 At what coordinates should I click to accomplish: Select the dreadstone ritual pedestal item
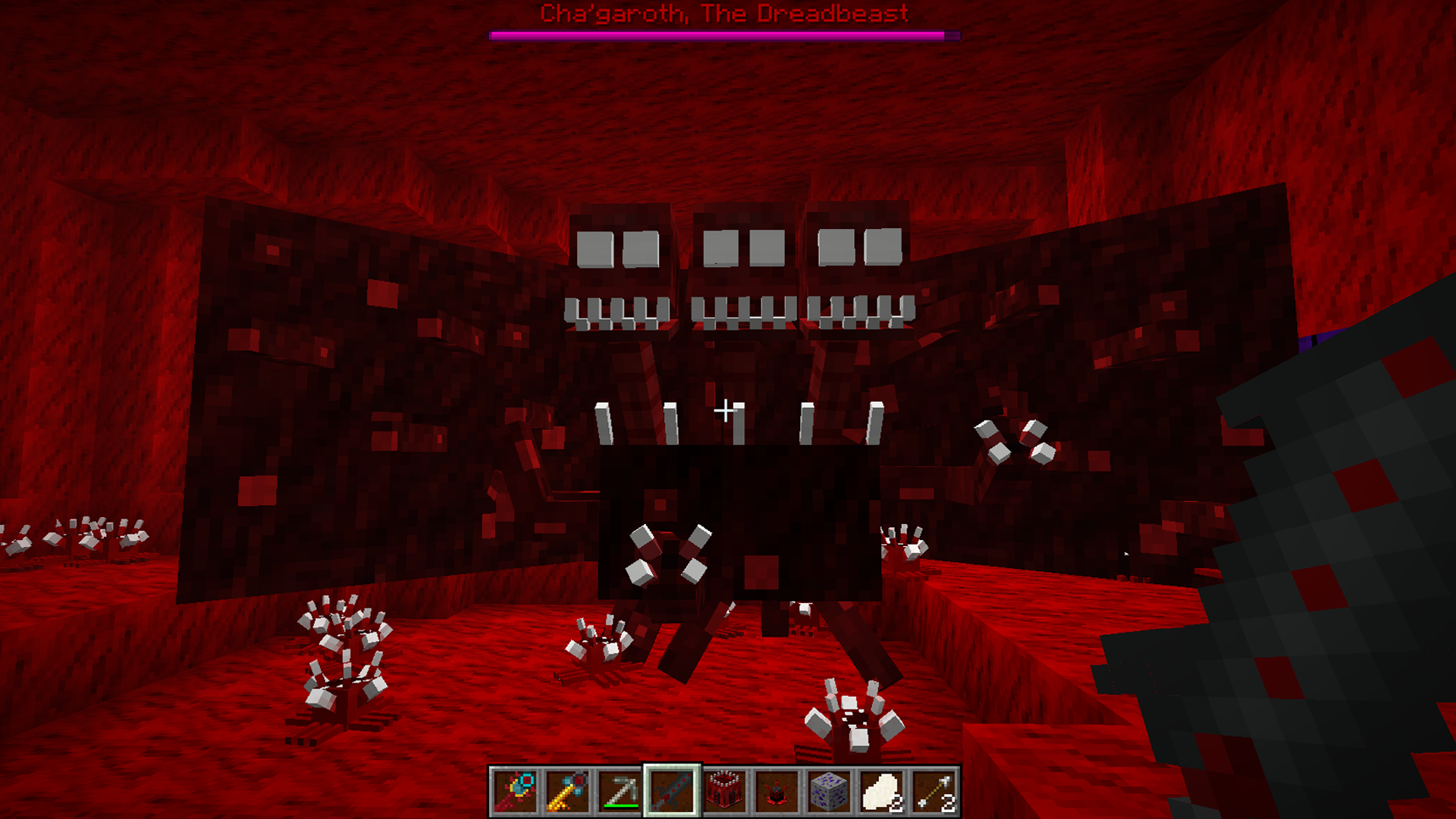[x=777, y=791]
